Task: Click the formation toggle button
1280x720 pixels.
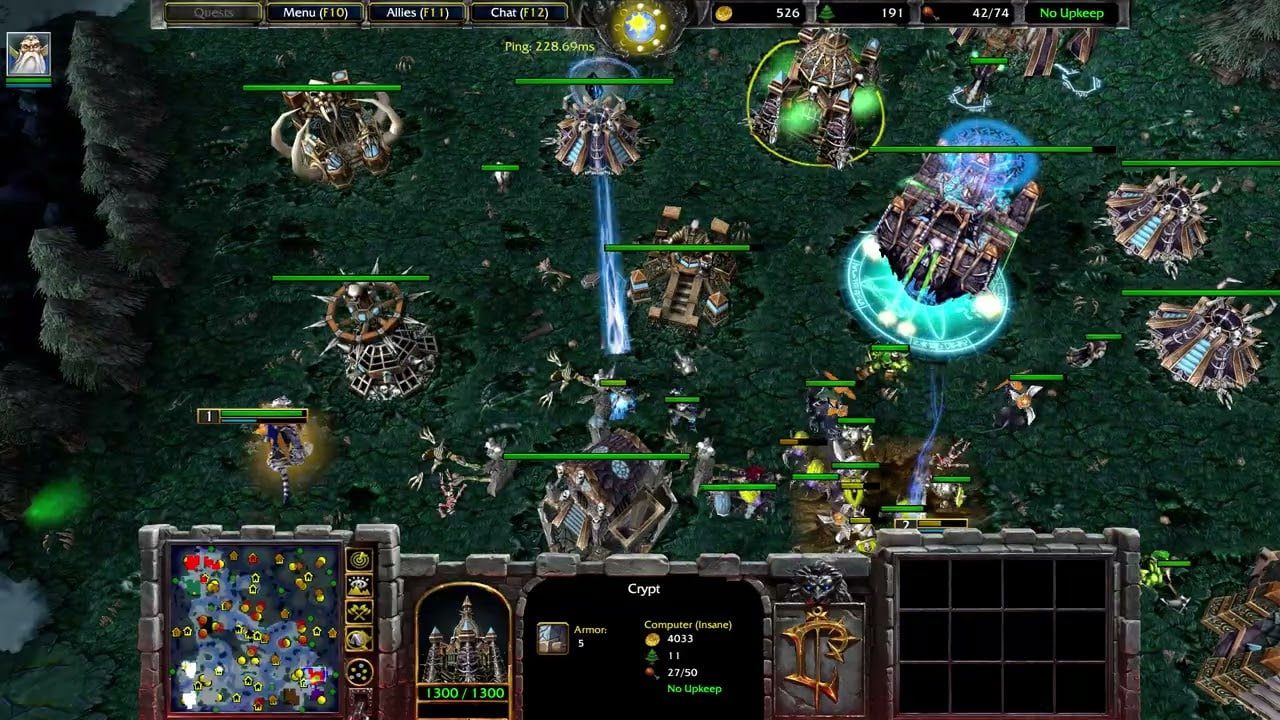Action: (359, 670)
